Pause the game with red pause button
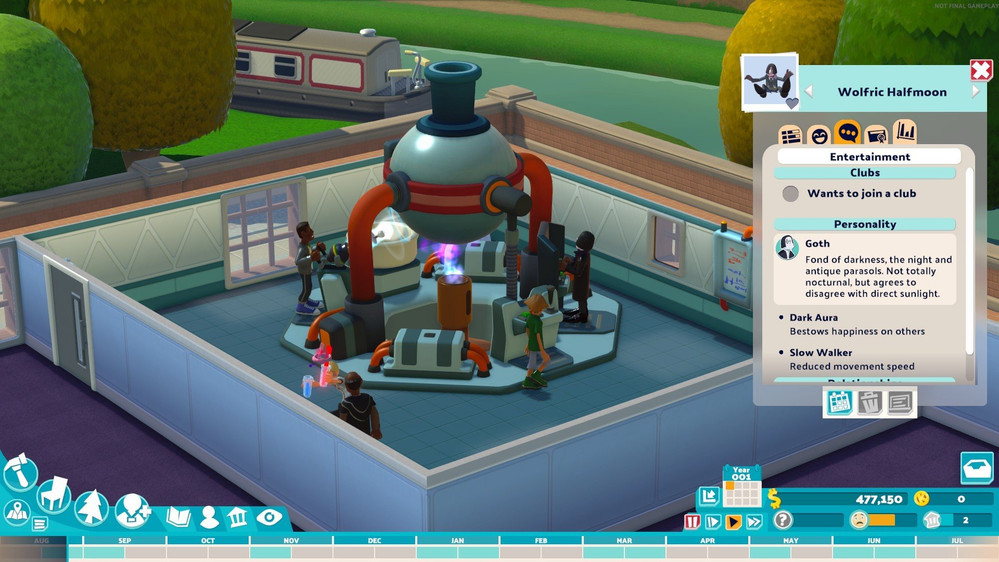999x562 pixels. coord(692,521)
